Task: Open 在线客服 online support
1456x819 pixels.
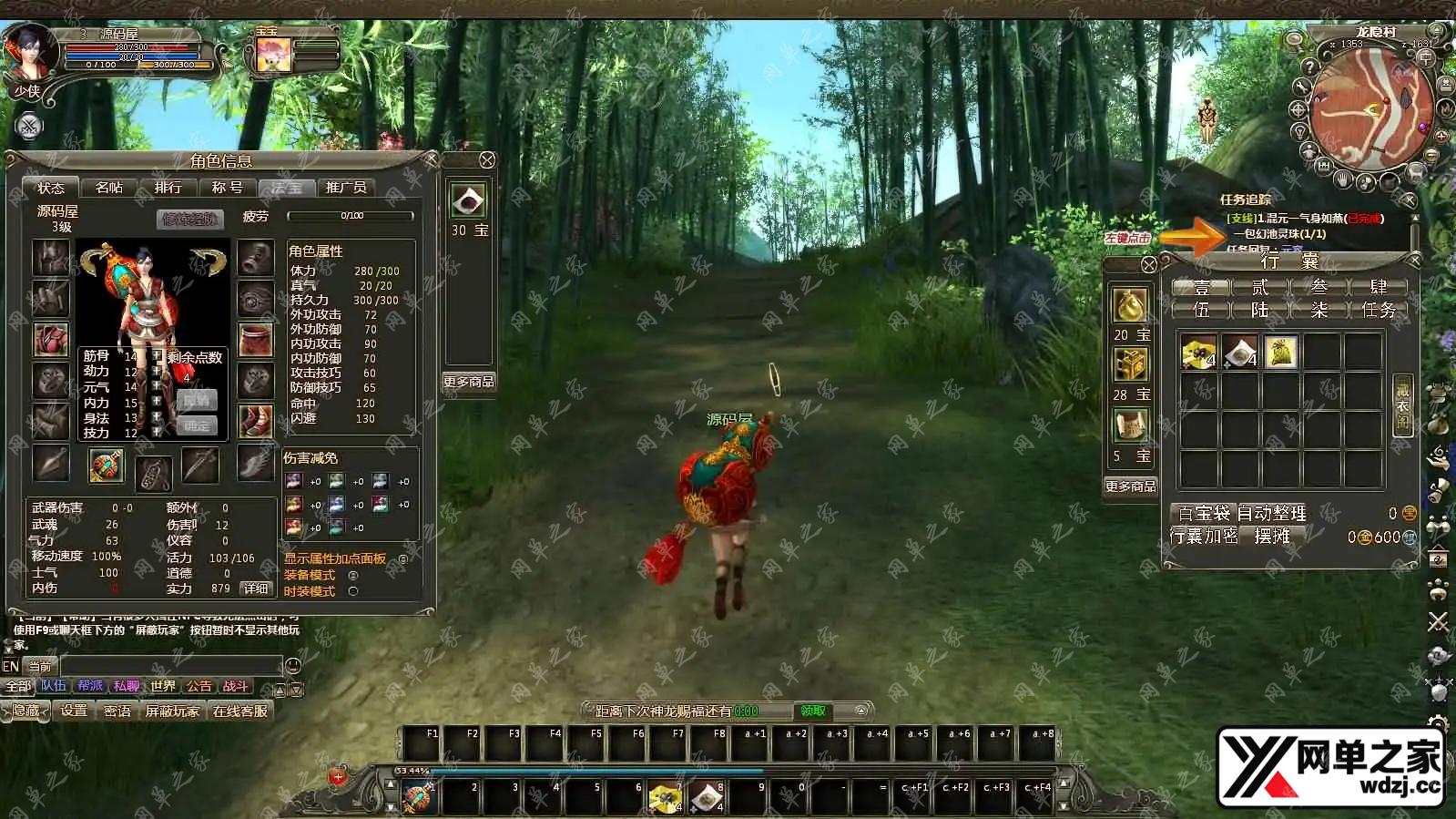Action: pos(240,711)
